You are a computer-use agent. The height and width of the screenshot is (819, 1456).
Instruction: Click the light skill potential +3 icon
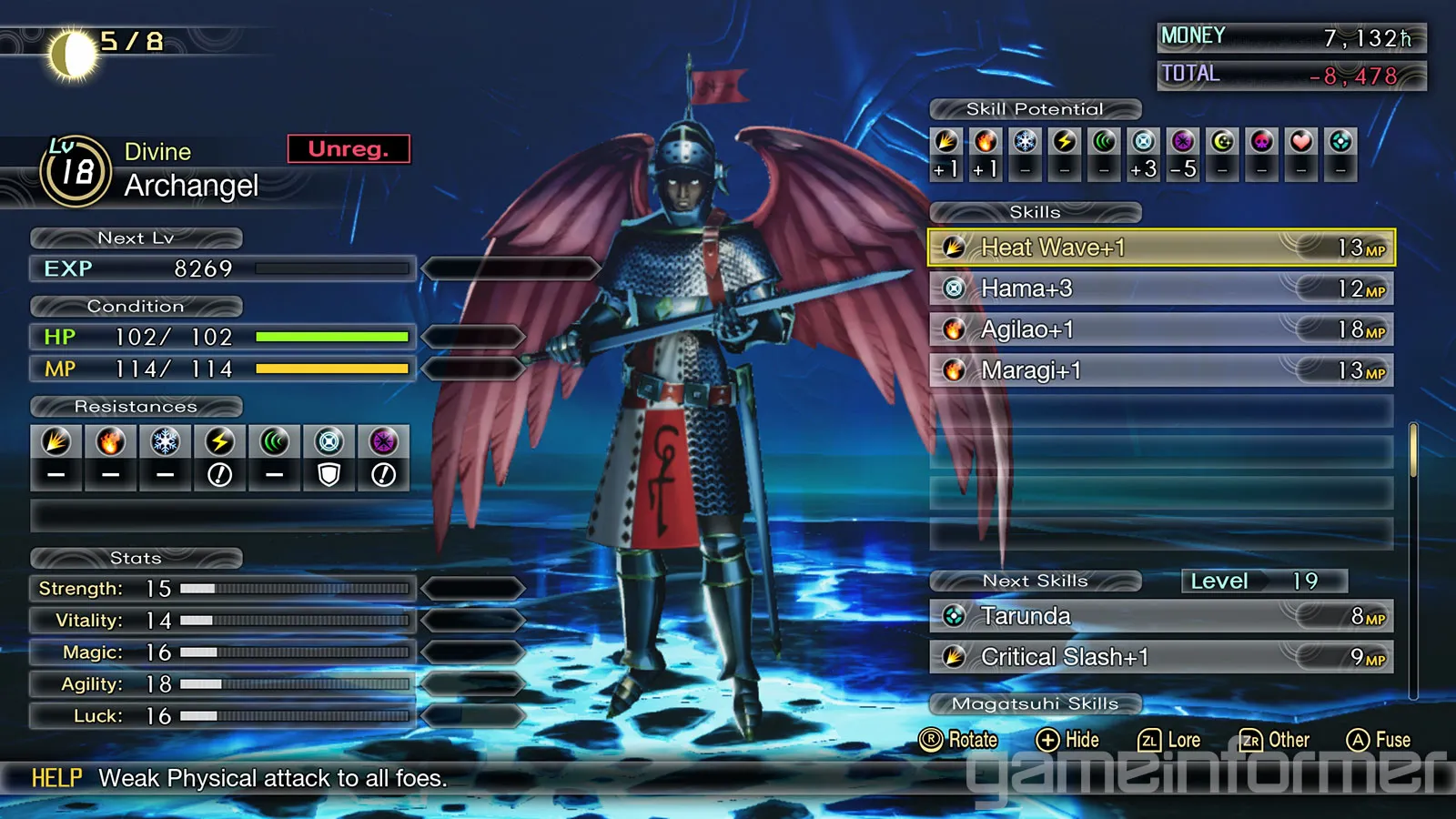tap(1143, 142)
